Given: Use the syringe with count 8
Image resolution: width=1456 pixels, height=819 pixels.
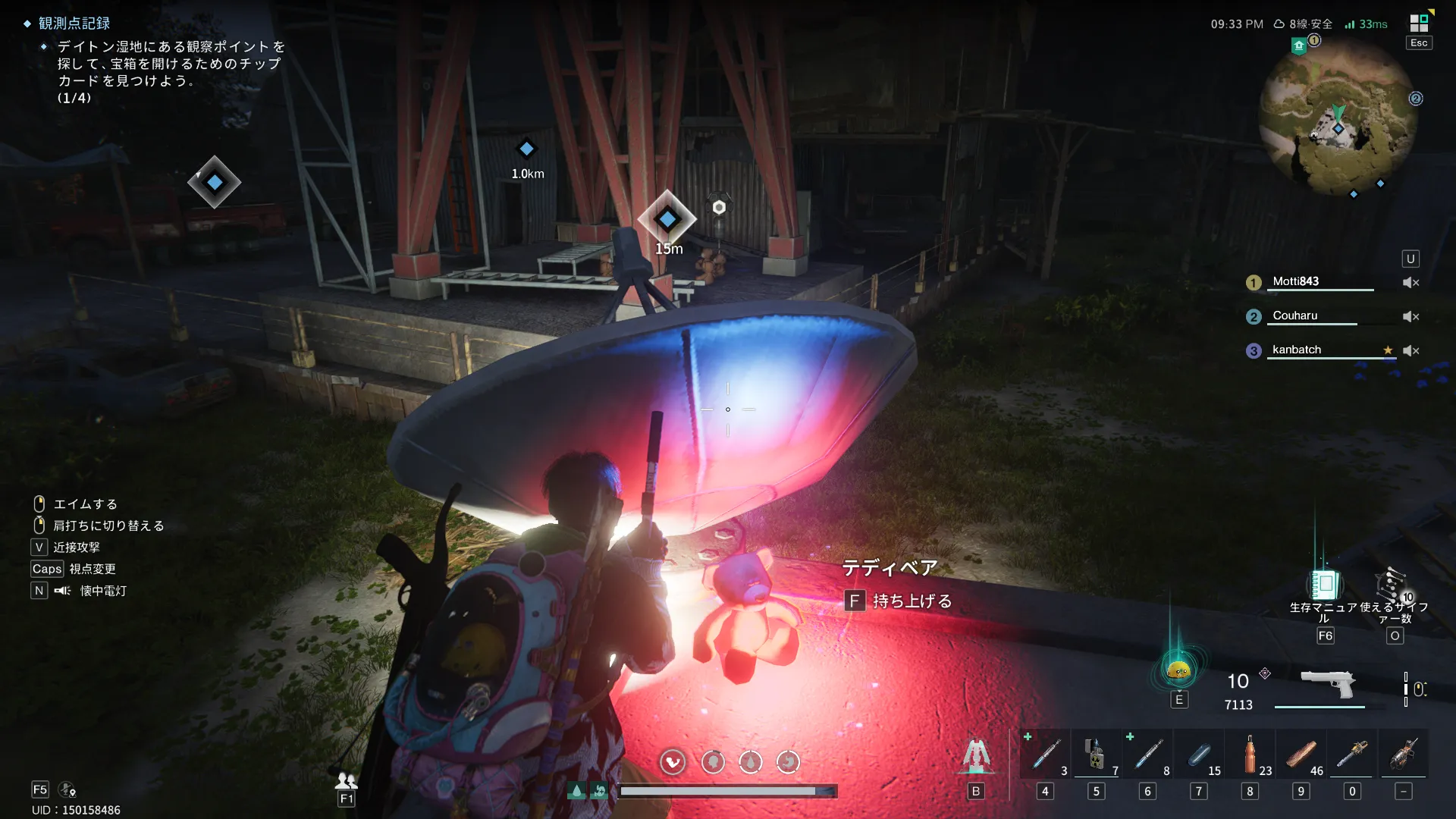Looking at the screenshot, I should (1148, 755).
